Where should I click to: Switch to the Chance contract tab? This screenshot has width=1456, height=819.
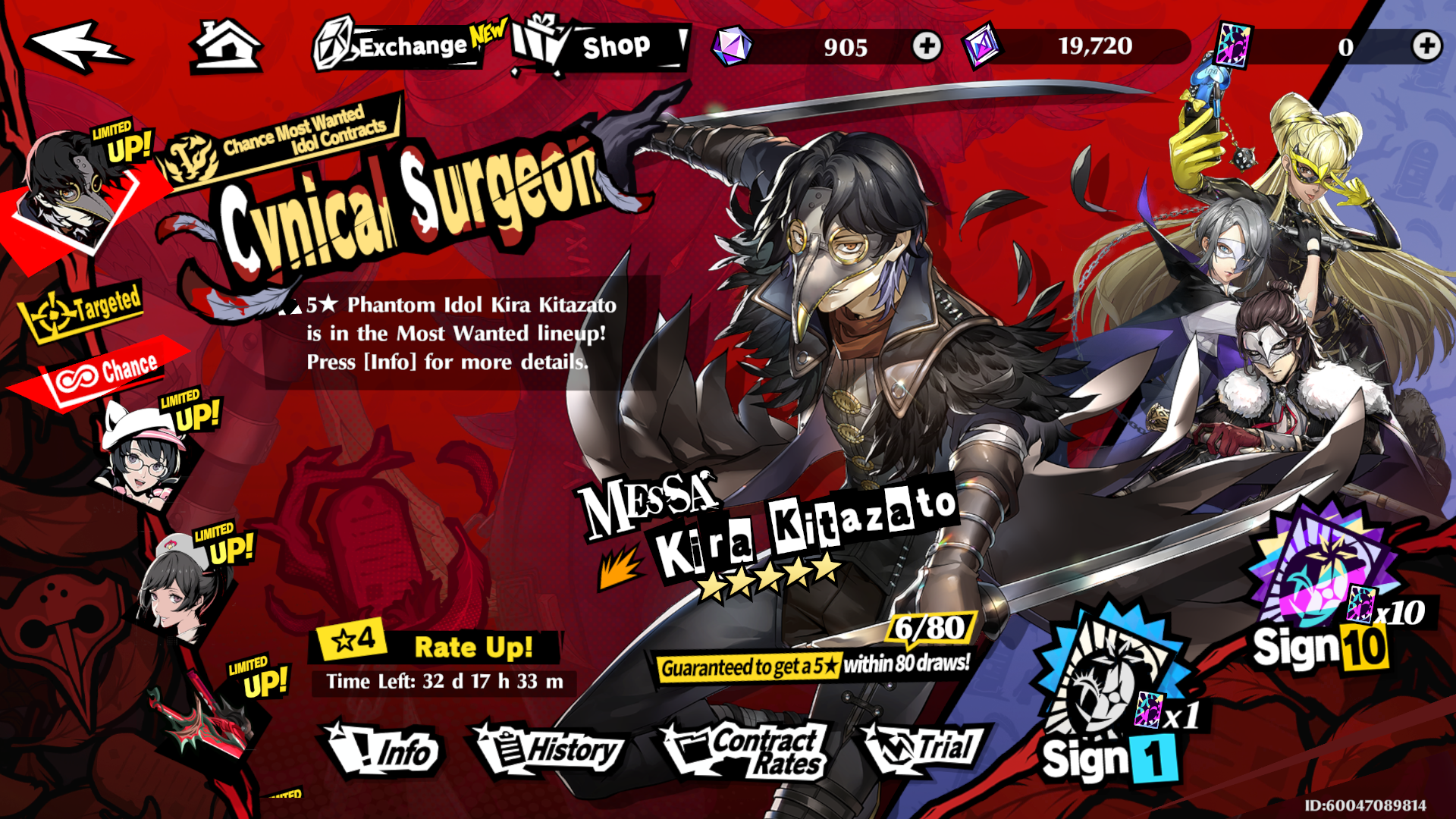(x=105, y=373)
